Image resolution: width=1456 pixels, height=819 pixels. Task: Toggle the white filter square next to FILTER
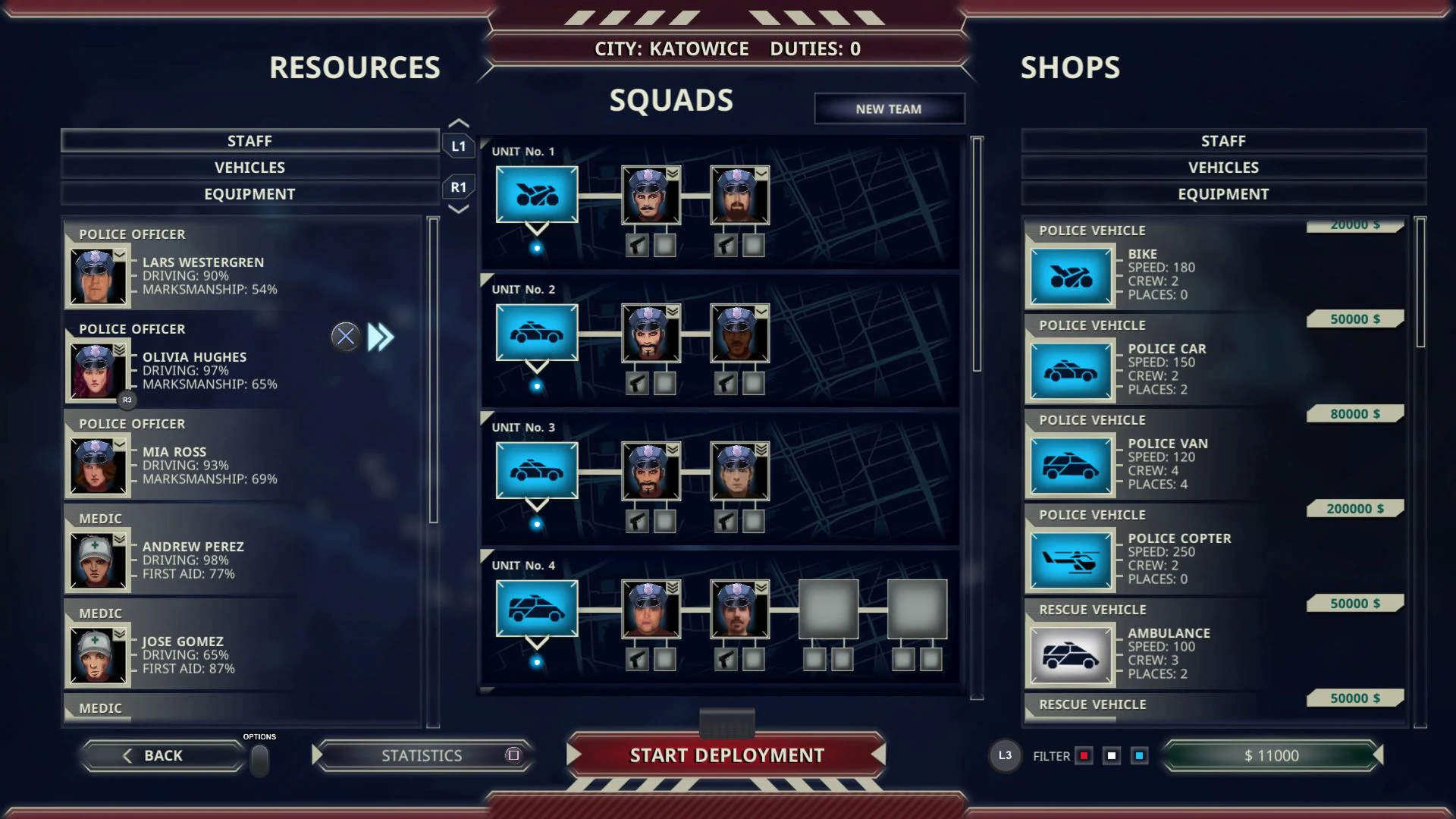click(1112, 755)
